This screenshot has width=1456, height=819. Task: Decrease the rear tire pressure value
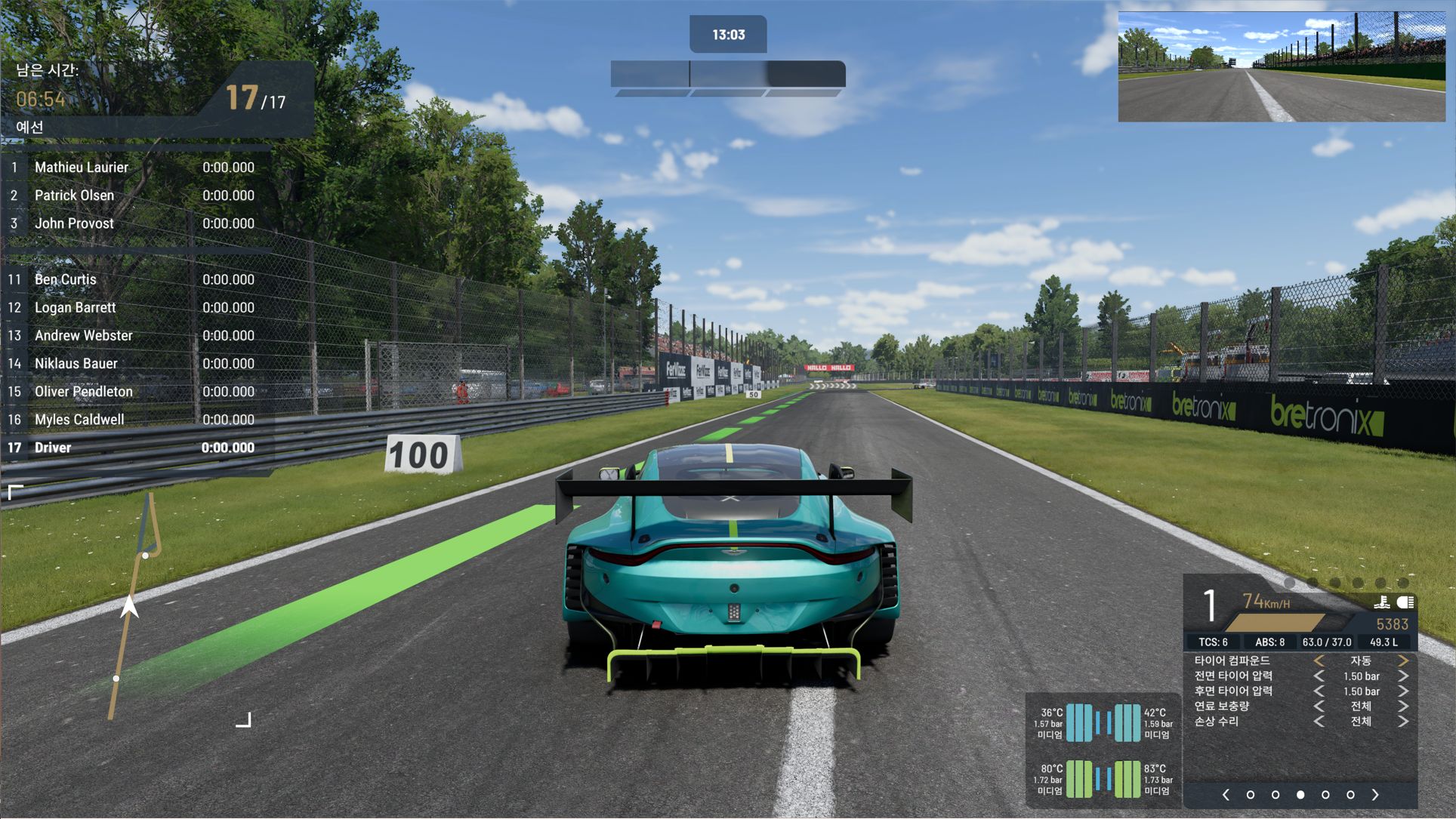click(1319, 691)
